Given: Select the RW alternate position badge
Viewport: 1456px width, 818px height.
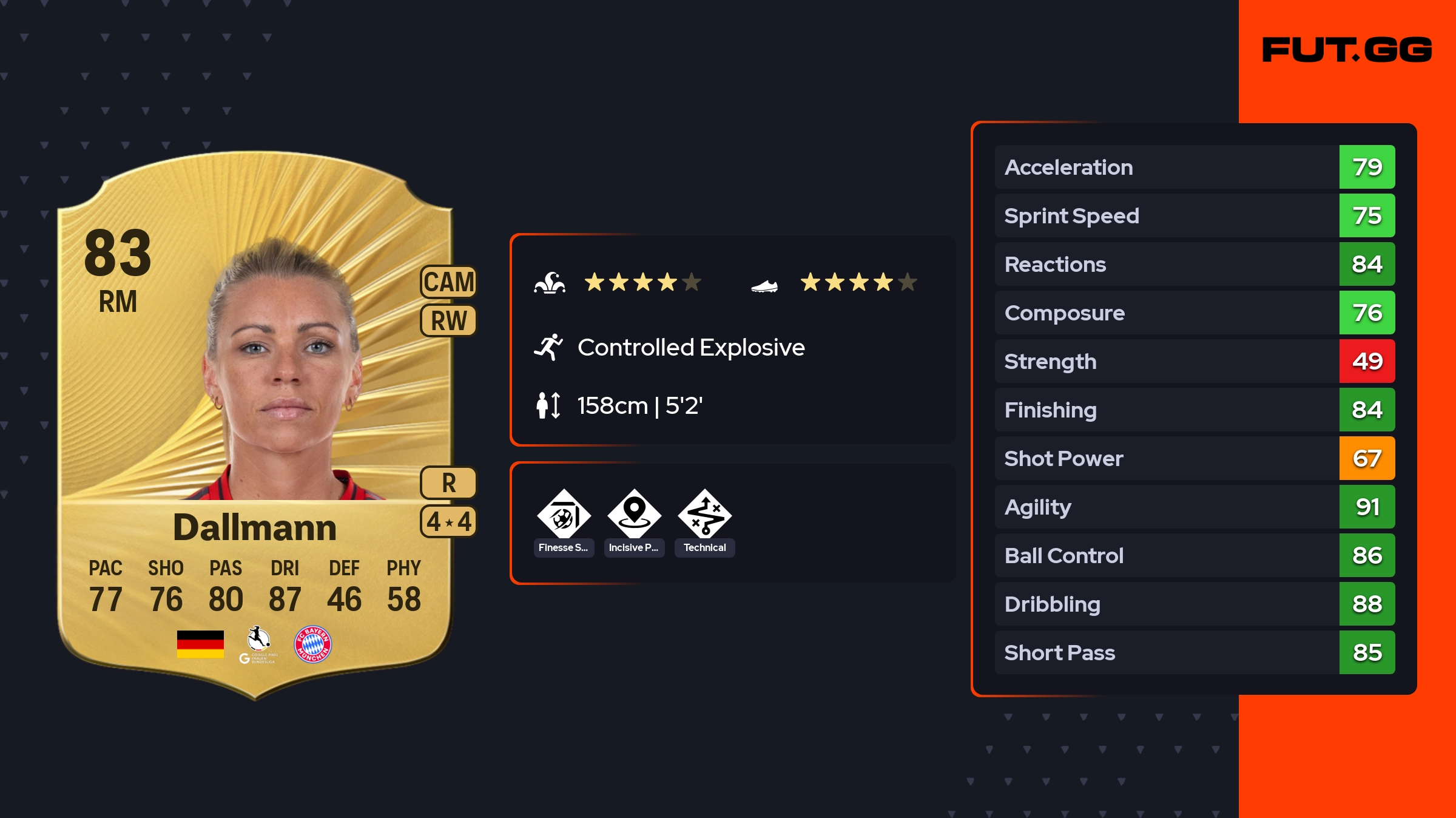Looking at the screenshot, I should click(449, 320).
